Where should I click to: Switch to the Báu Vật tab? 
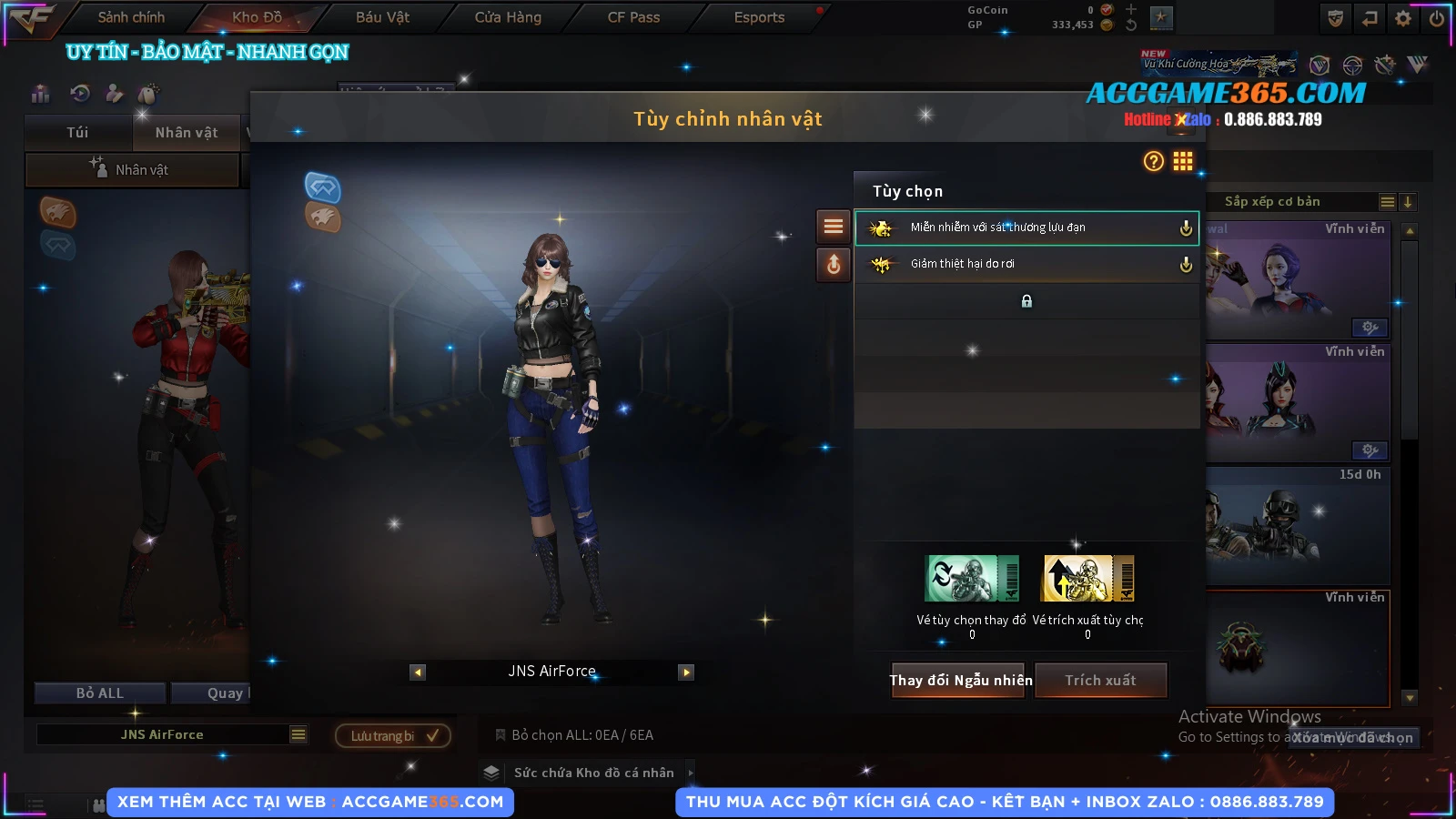coord(382,17)
